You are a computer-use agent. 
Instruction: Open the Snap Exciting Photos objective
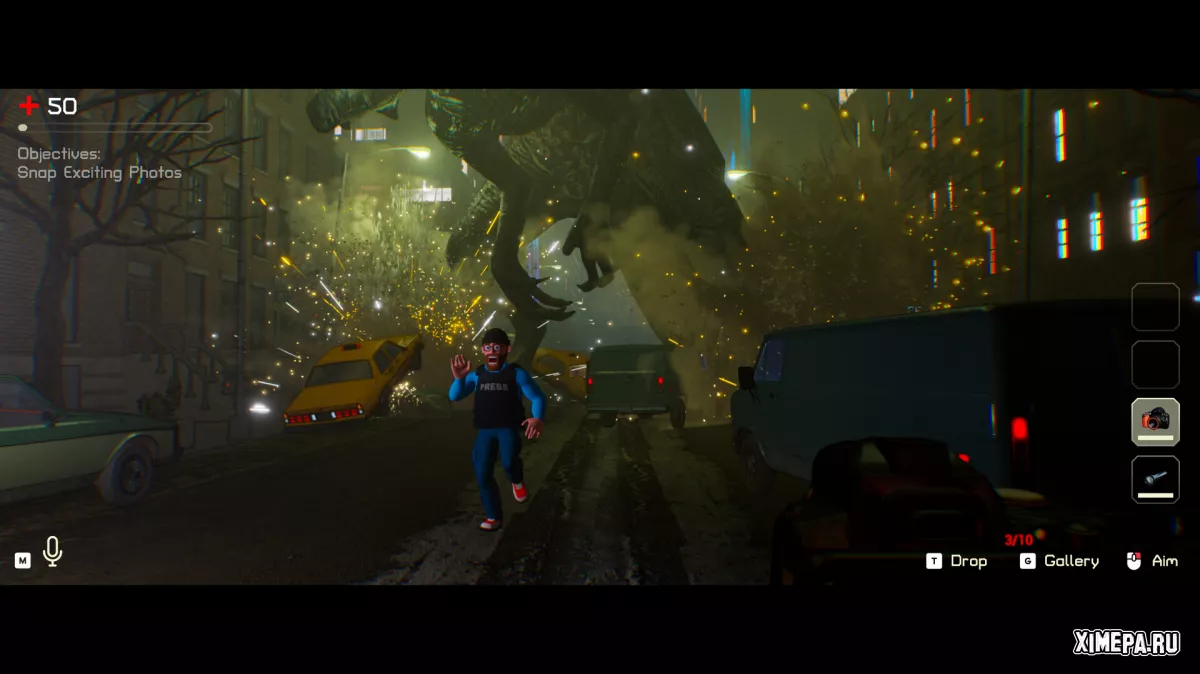tap(100, 173)
